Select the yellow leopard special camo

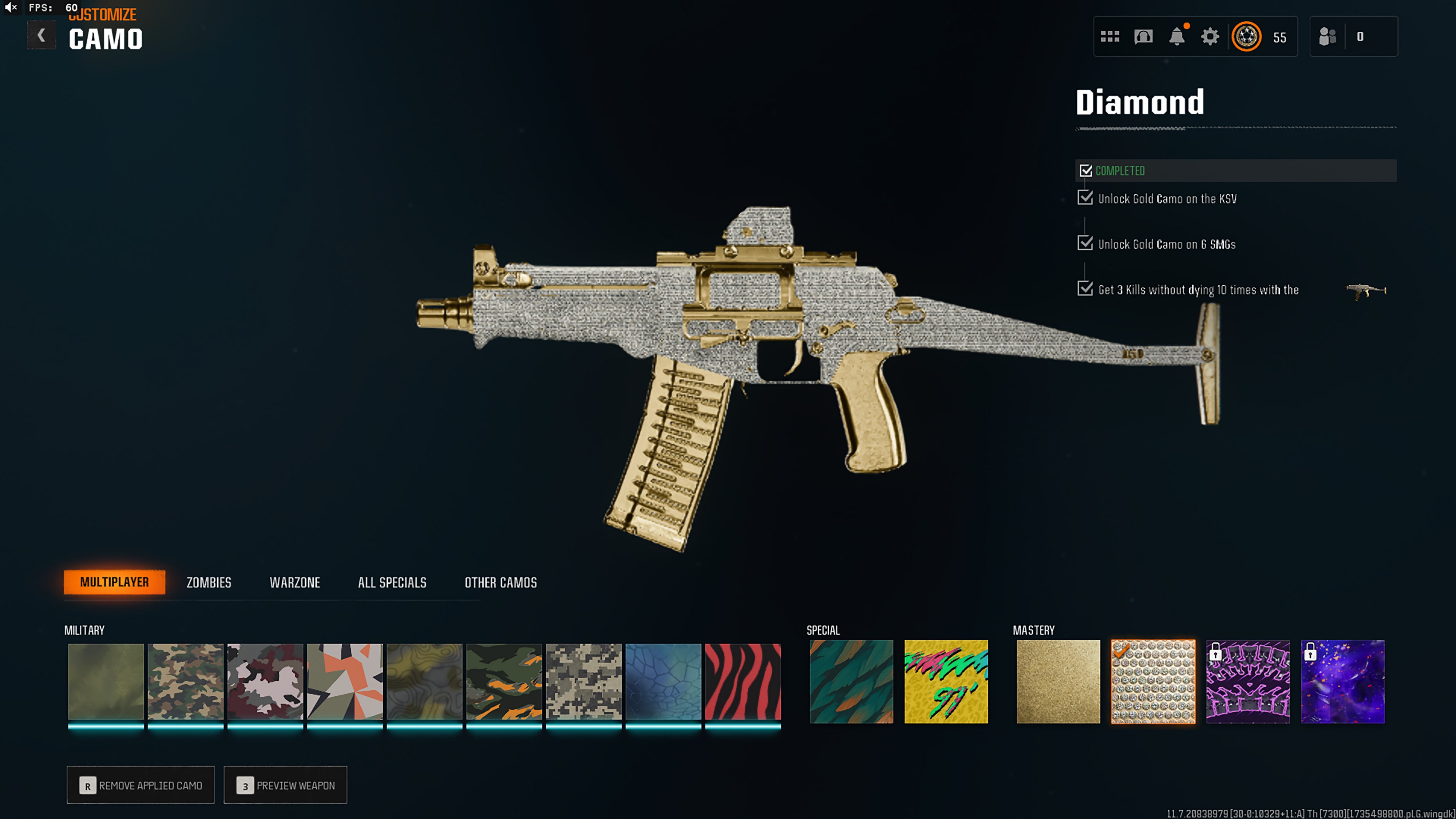(946, 681)
